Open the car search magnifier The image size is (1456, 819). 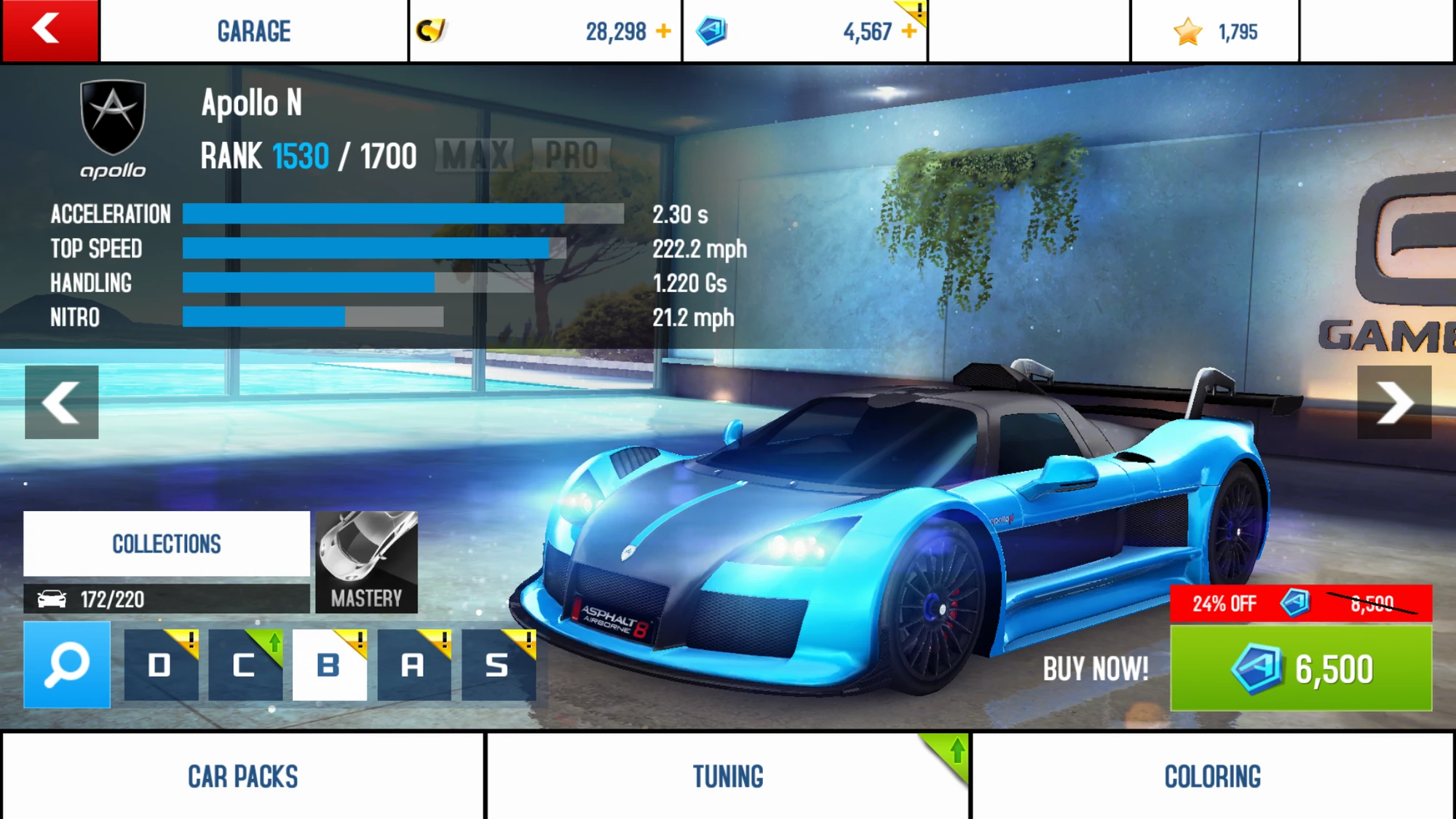(67, 664)
